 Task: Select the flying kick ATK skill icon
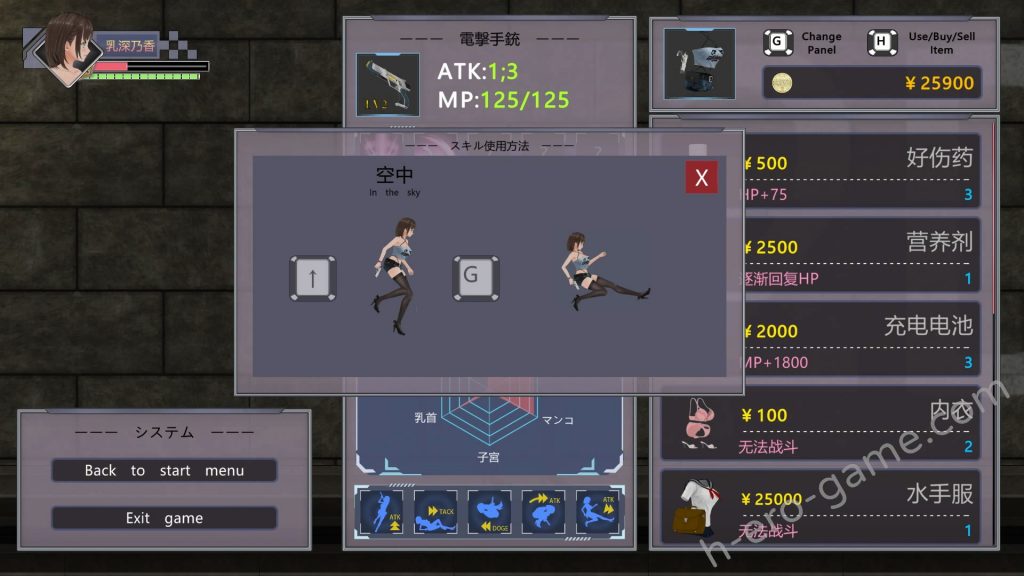597,512
